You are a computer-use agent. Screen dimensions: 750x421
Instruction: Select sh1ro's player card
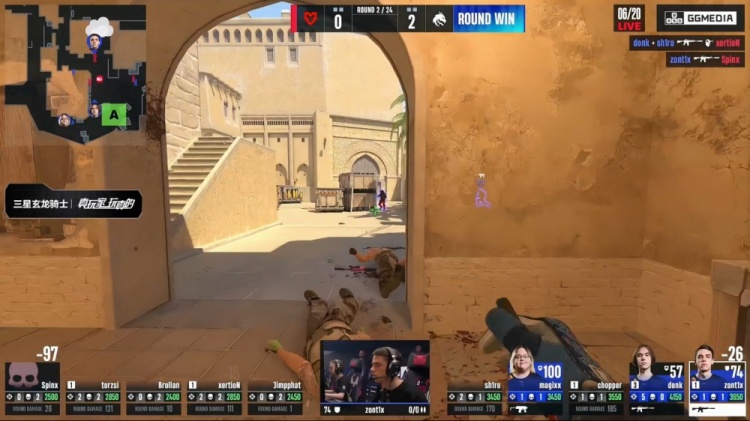pos(476,397)
